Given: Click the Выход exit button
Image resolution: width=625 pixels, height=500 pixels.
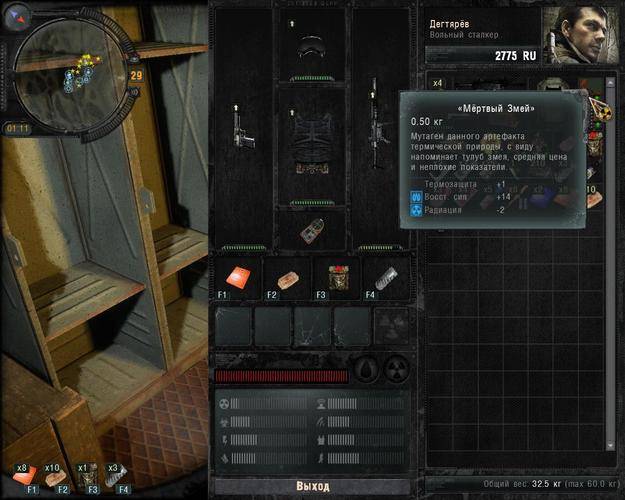Looking at the screenshot, I should point(311,486).
